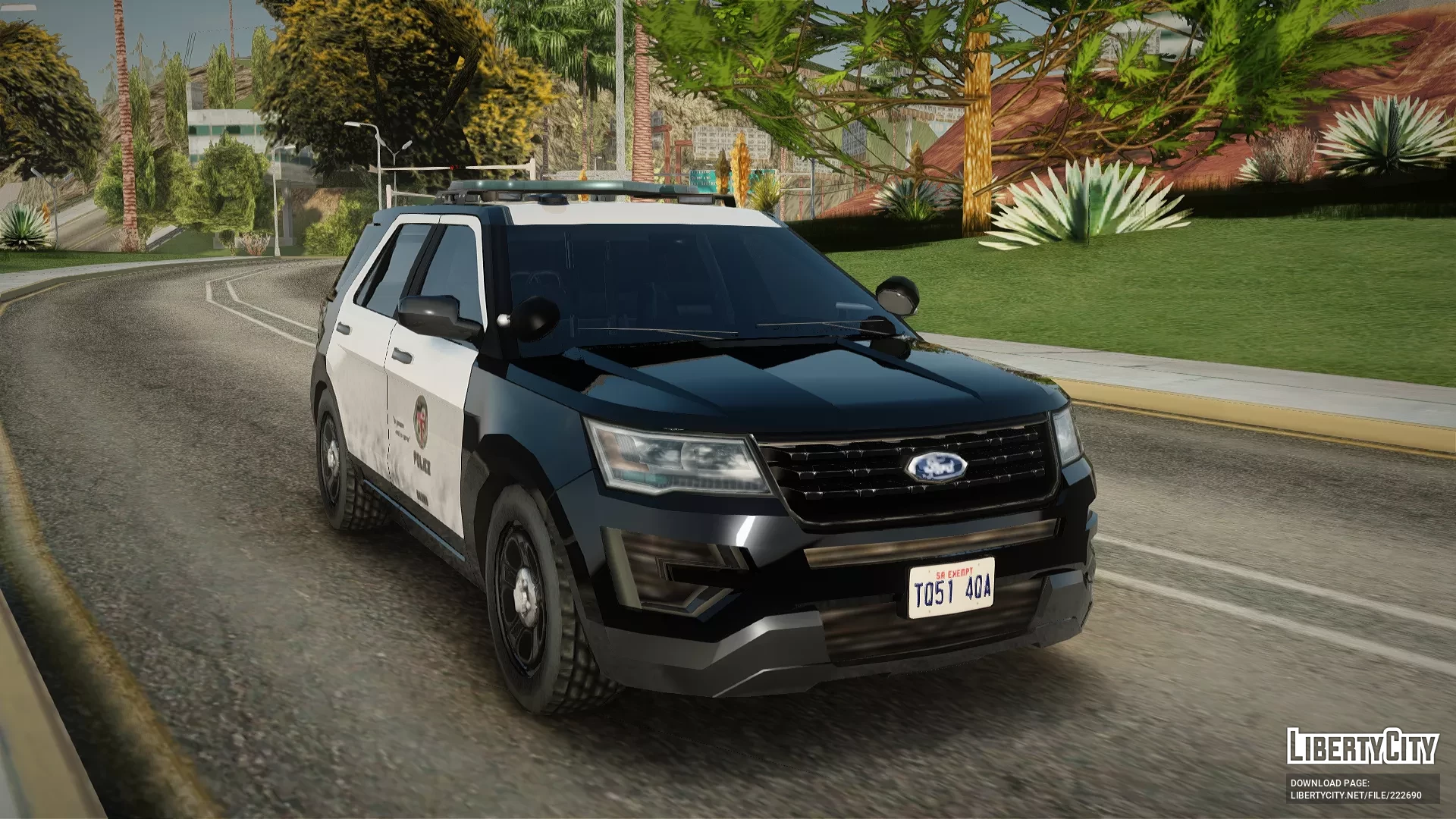Screen dimensions: 1456x819
Task: Open the libertycity.net download page link
Action: (x=1356, y=795)
